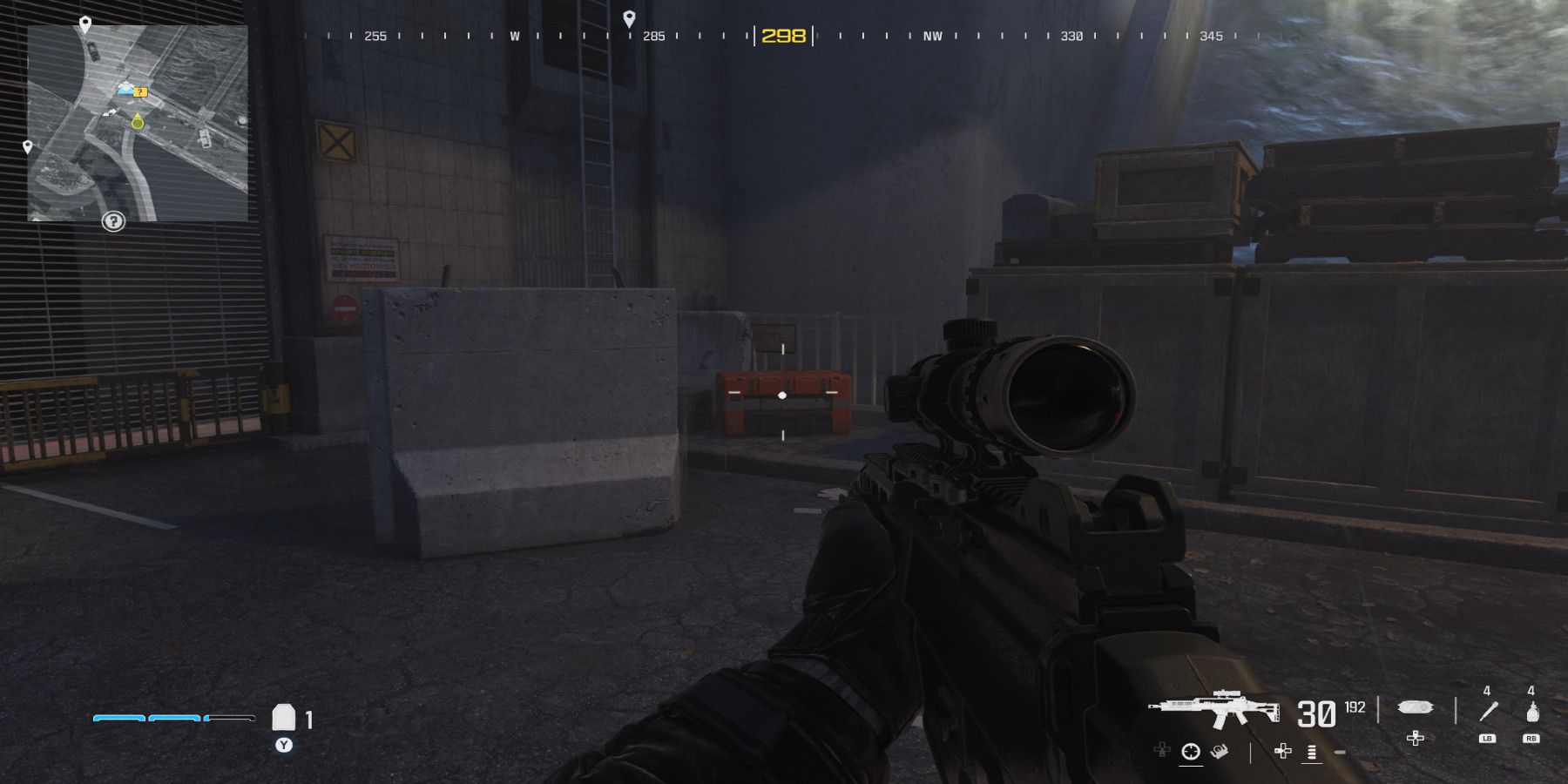Click the ammo stack icon near reload indicator
The height and width of the screenshot is (784, 1568).
tap(1311, 752)
